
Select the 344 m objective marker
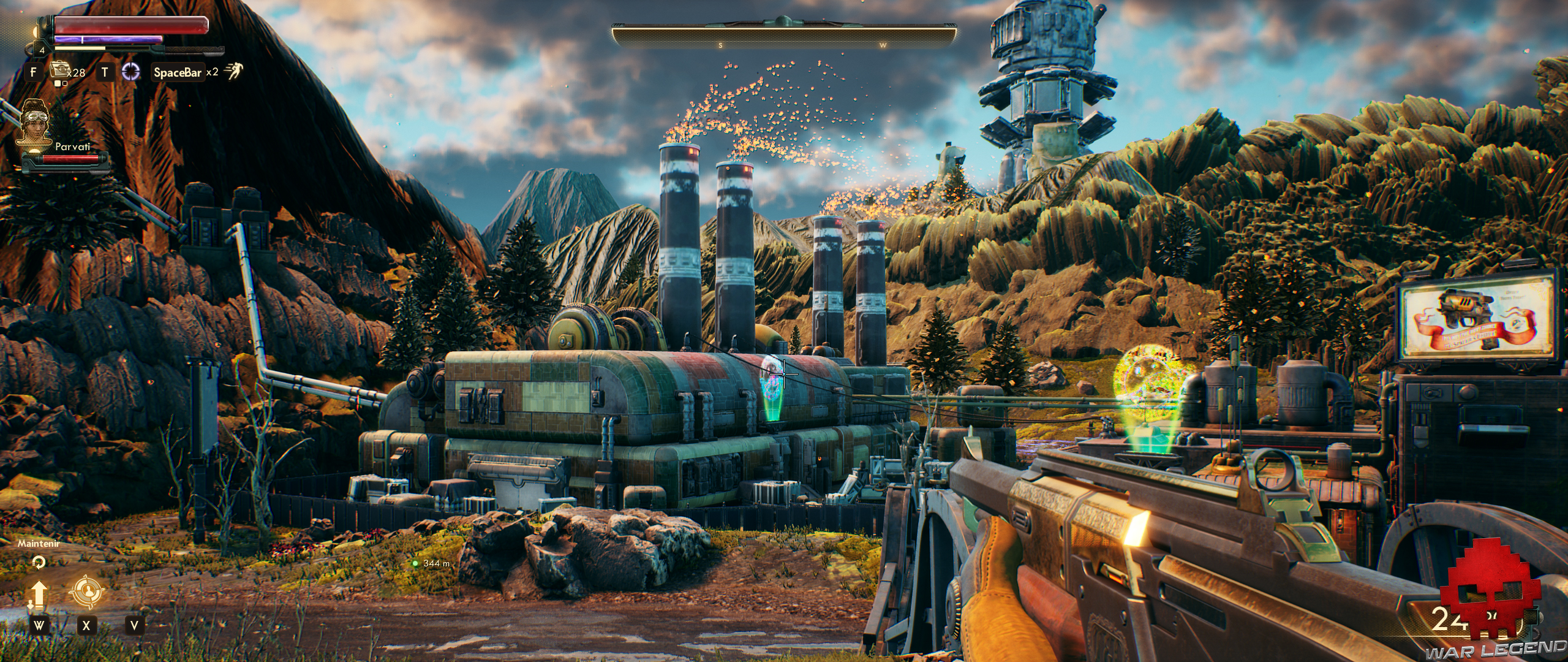[415, 563]
